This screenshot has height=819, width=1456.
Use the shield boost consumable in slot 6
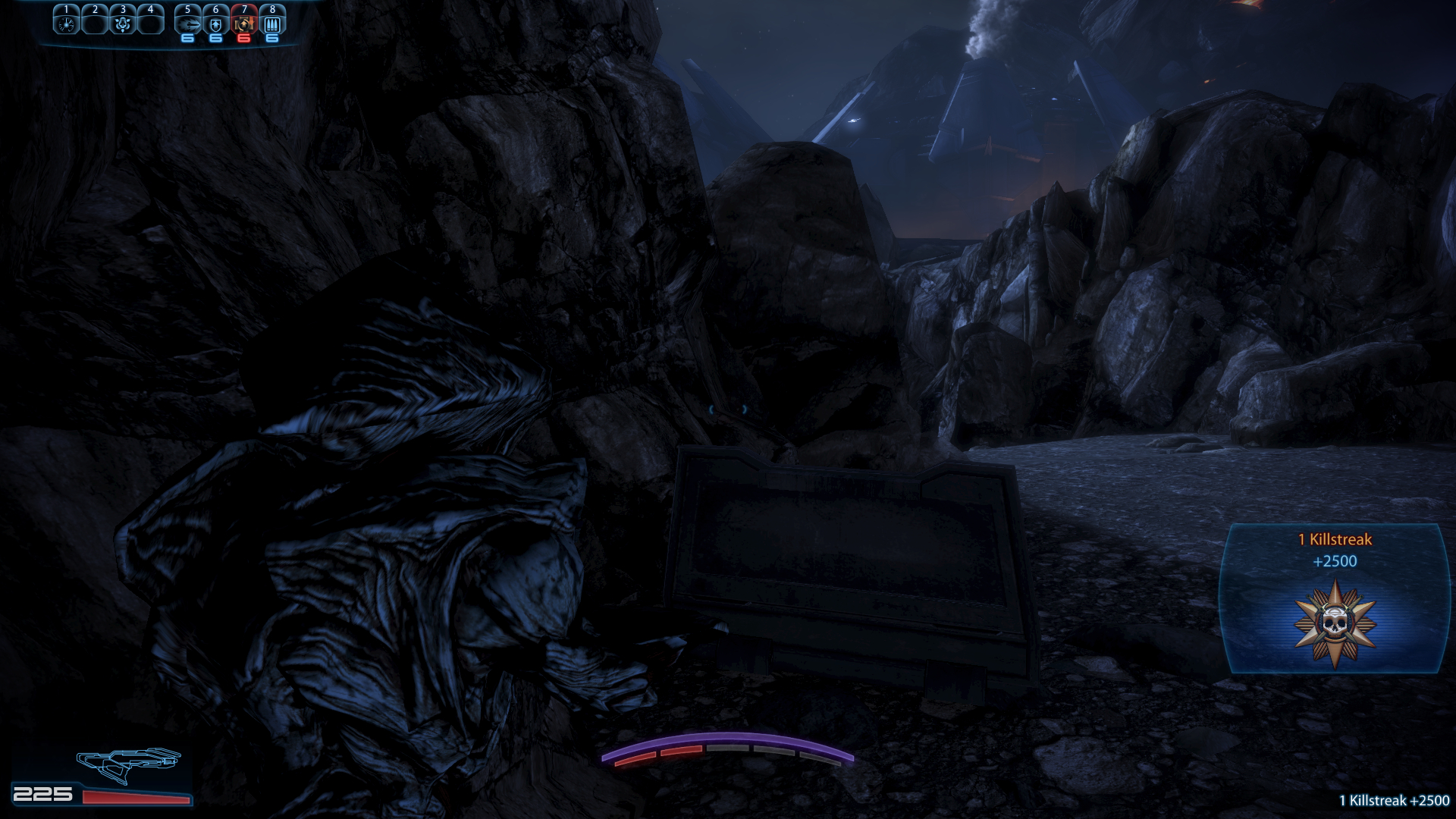click(216, 24)
